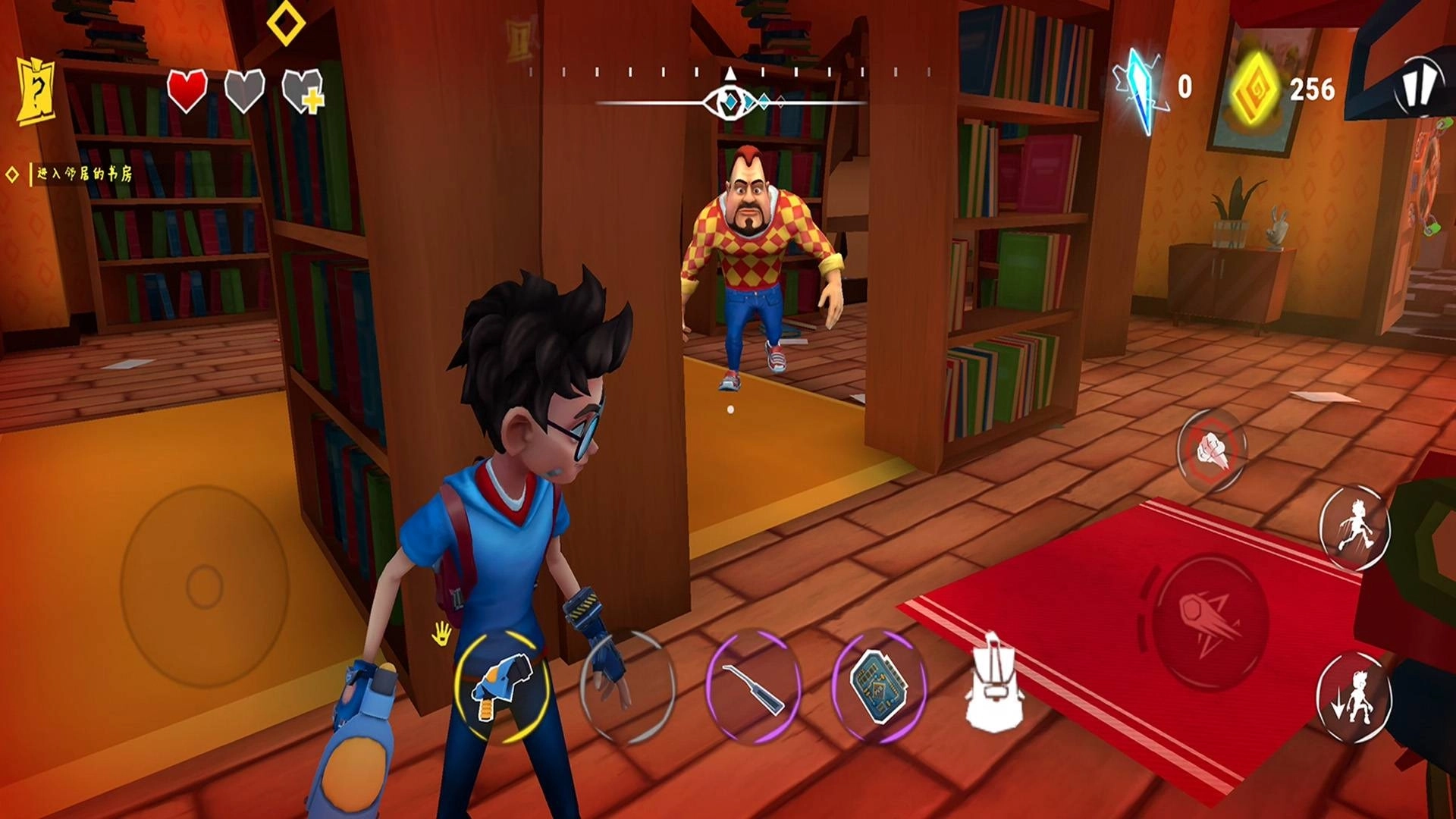The width and height of the screenshot is (1456, 819).
Task: Open the quest objective tracker text
Action: (x=84, y=174)
